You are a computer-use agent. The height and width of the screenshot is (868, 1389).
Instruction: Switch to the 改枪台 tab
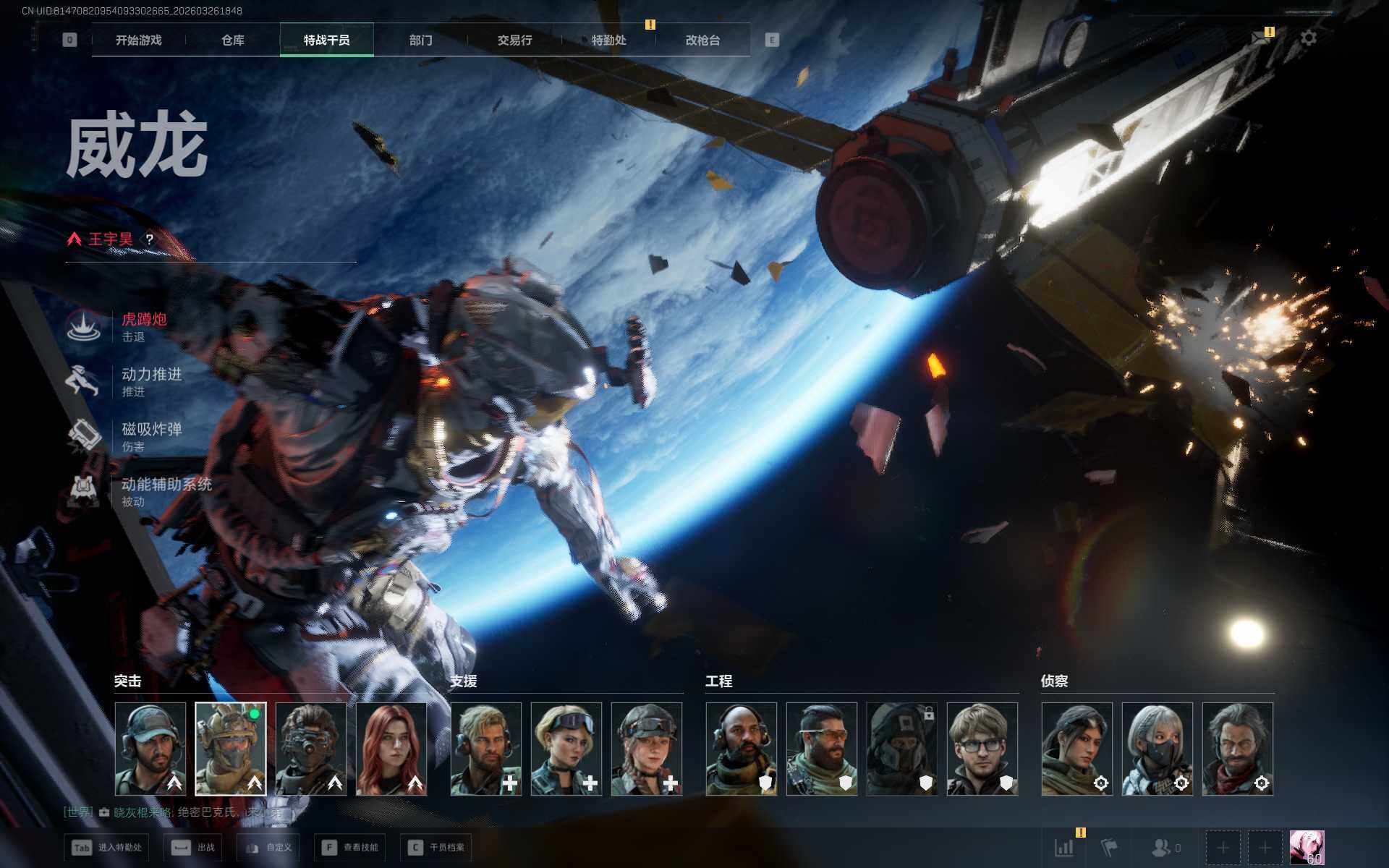click(702, 41)
